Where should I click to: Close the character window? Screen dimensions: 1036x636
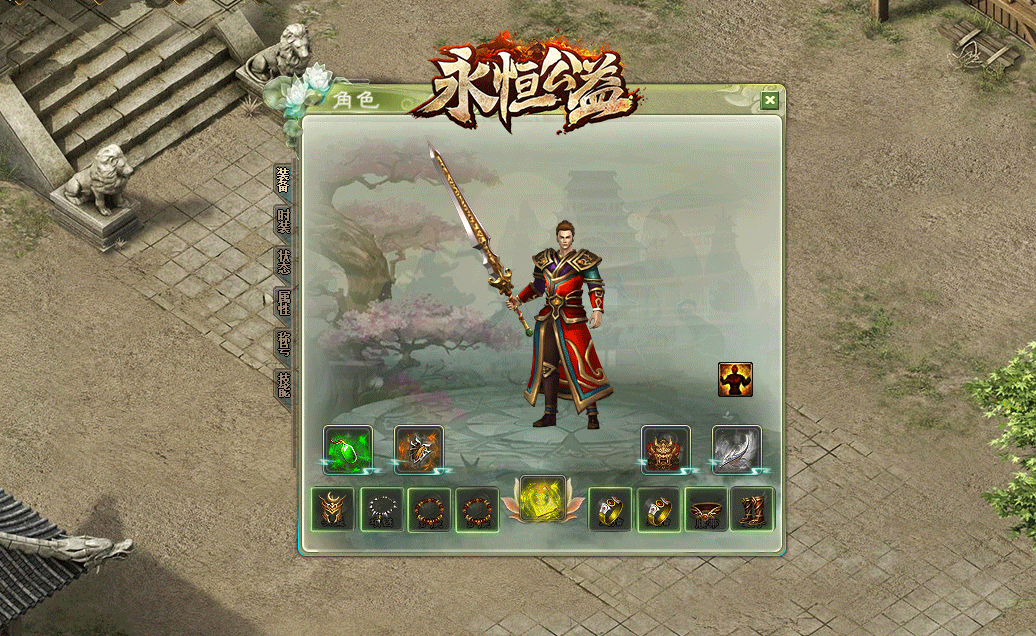tap(769, 100)
